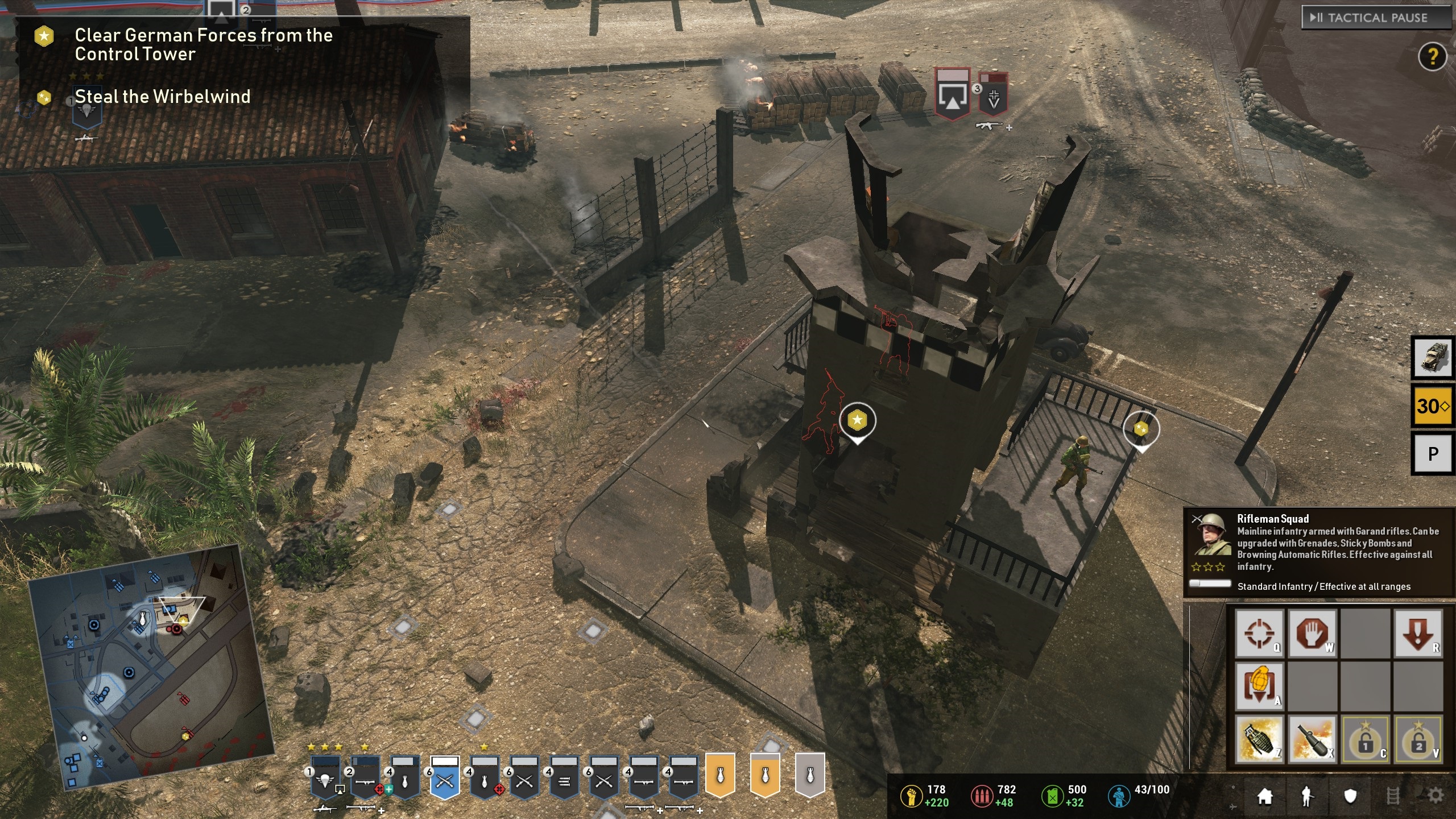This screenshot has height=819, width=1456.
Task: Order retreat with the red arrow
Action: [x=1418, y=633]
